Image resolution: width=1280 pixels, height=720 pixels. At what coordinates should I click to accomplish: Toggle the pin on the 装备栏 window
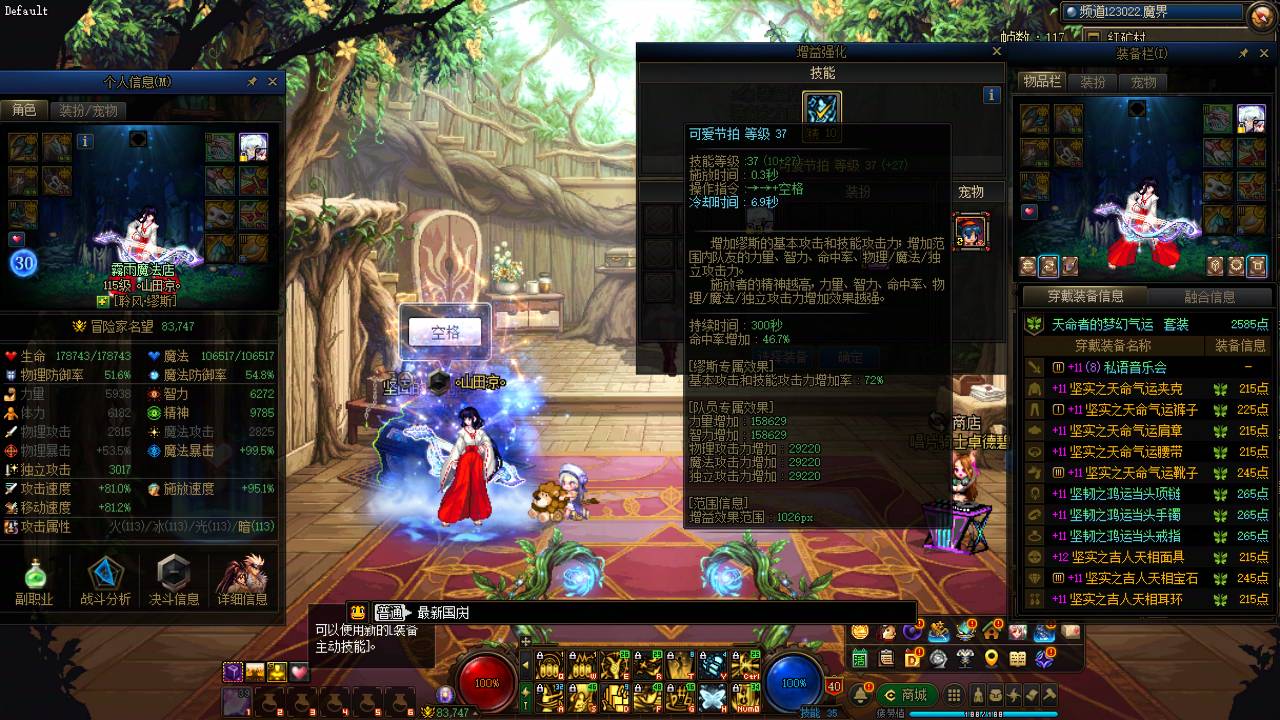tap(1243, 53)
